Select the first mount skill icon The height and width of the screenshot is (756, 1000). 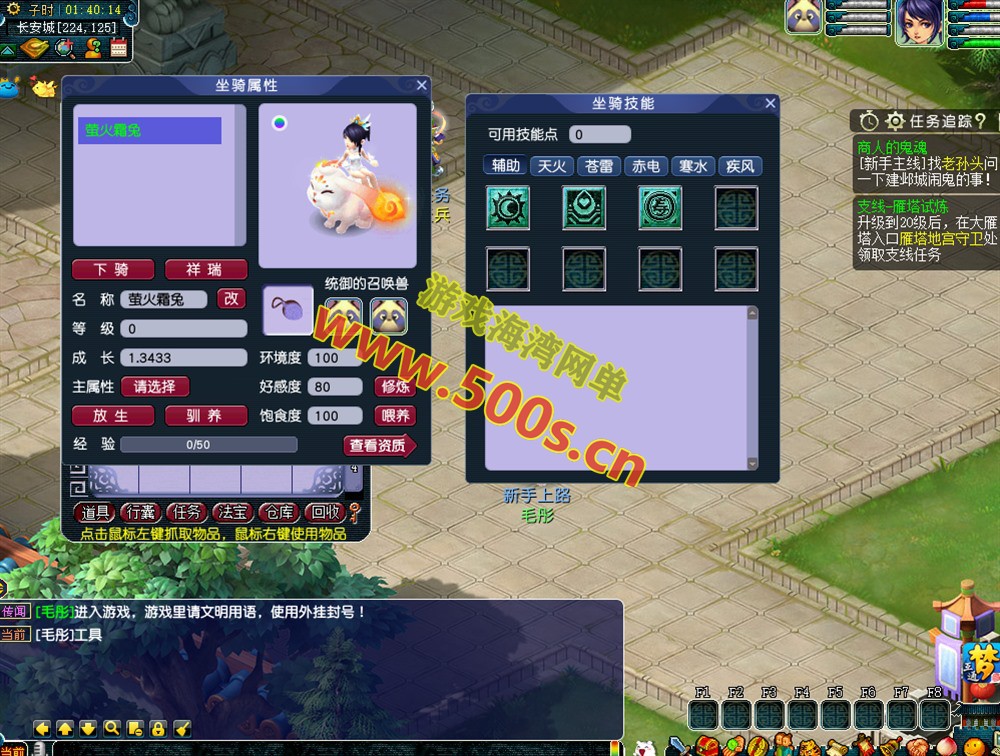tap(507, 207)
